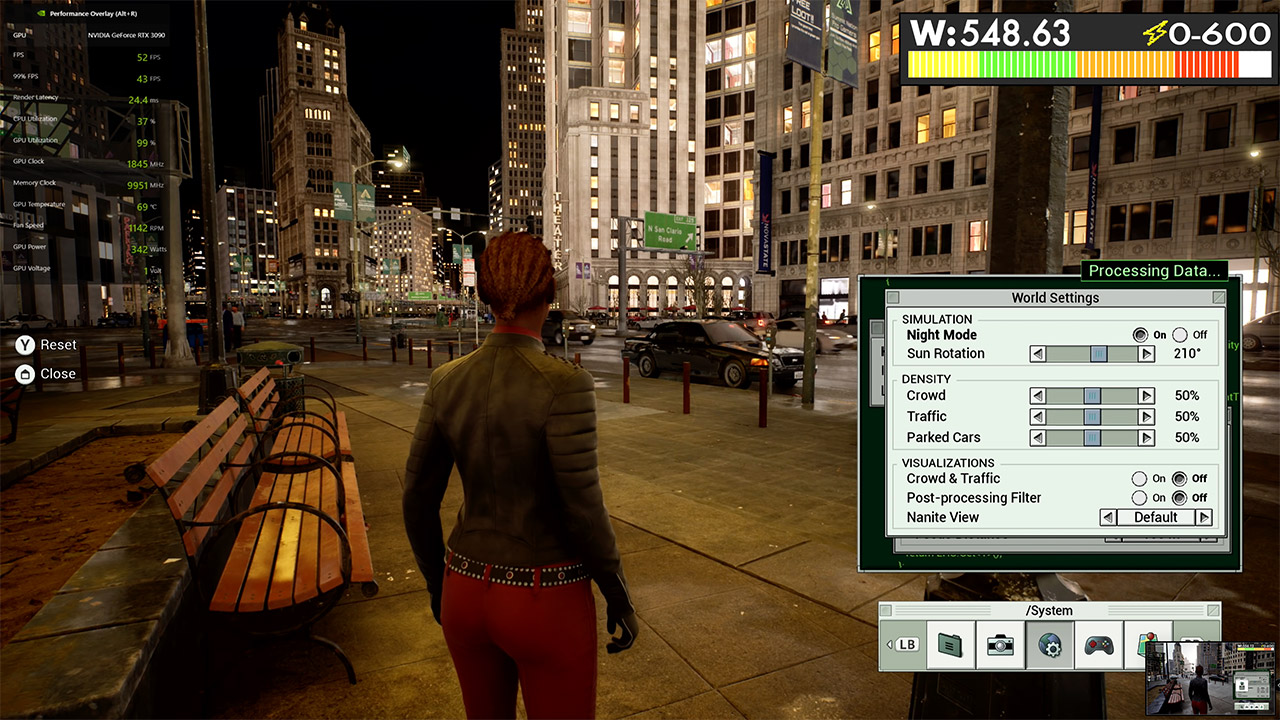Select the gamepad controls icon

pyautogui.click(x=1099, y=645)
